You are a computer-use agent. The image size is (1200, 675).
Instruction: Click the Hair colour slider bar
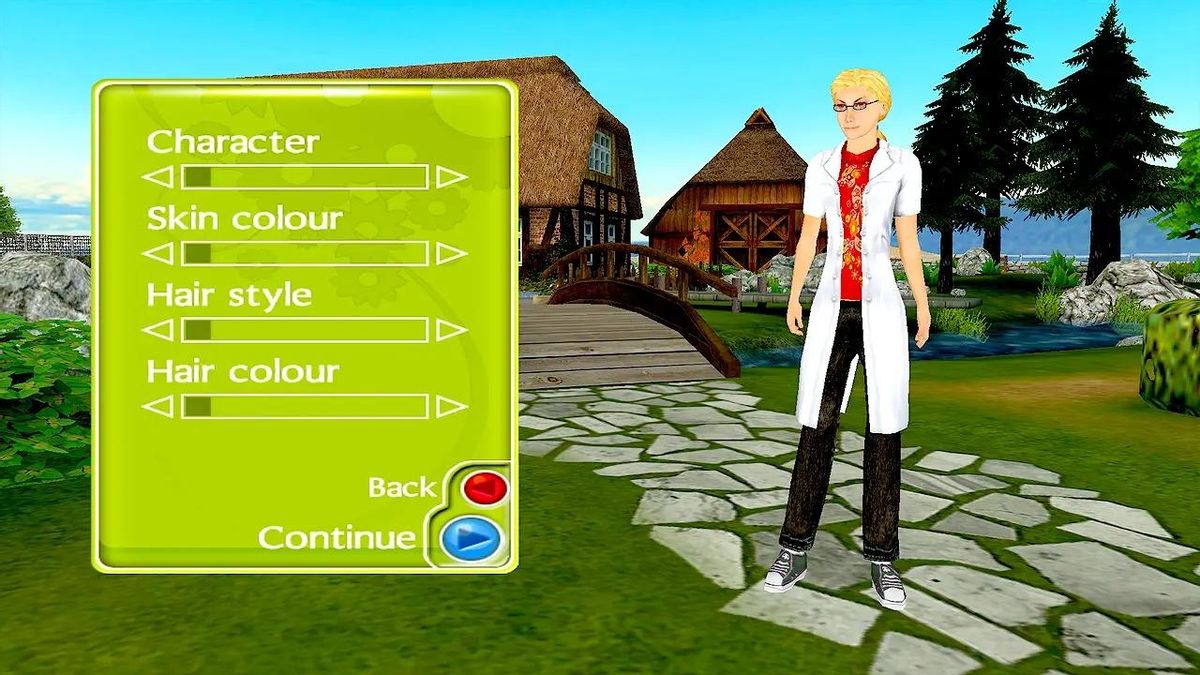pos(305,407)
